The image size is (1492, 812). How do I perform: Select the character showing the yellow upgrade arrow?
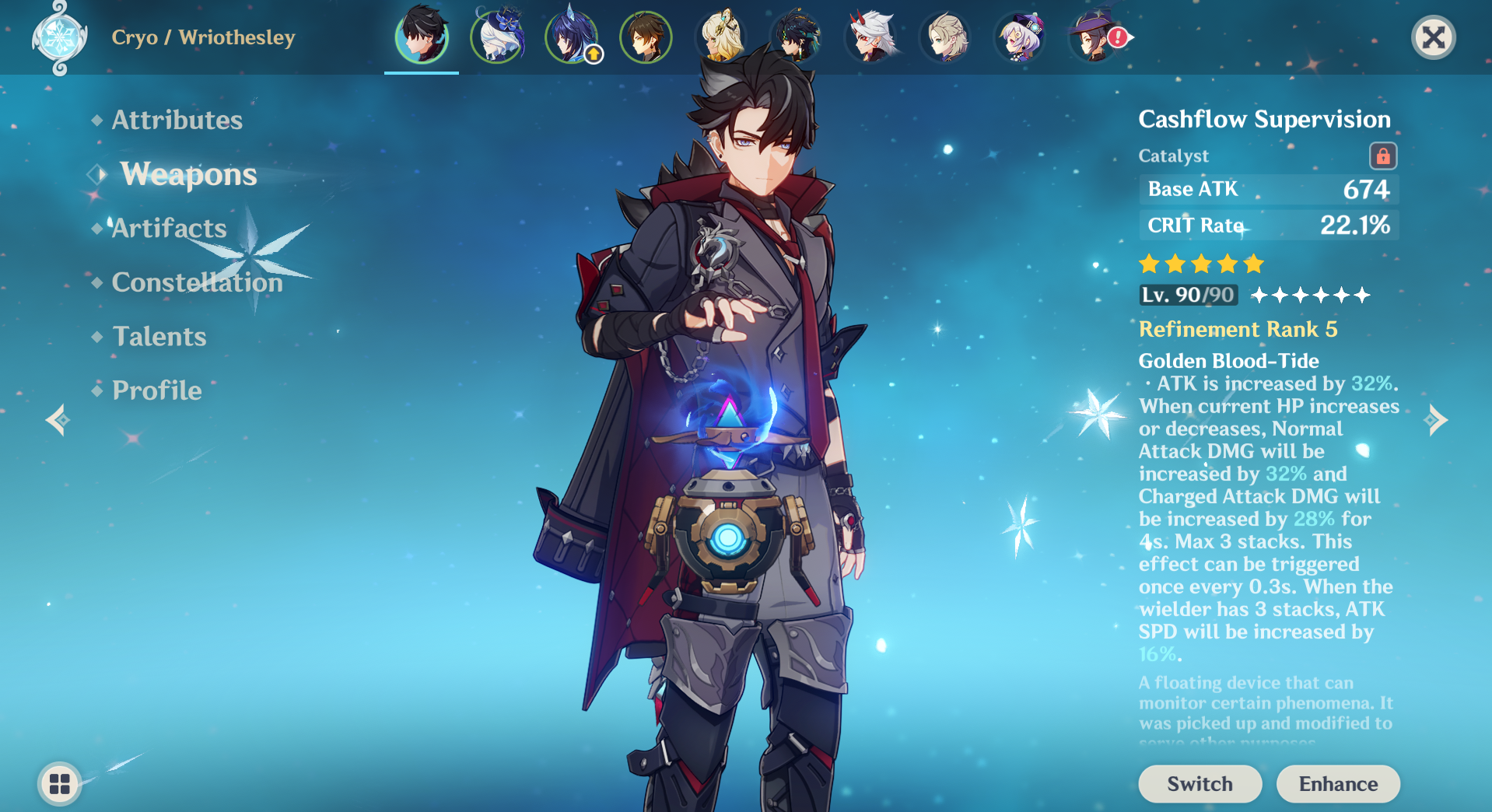572,37
